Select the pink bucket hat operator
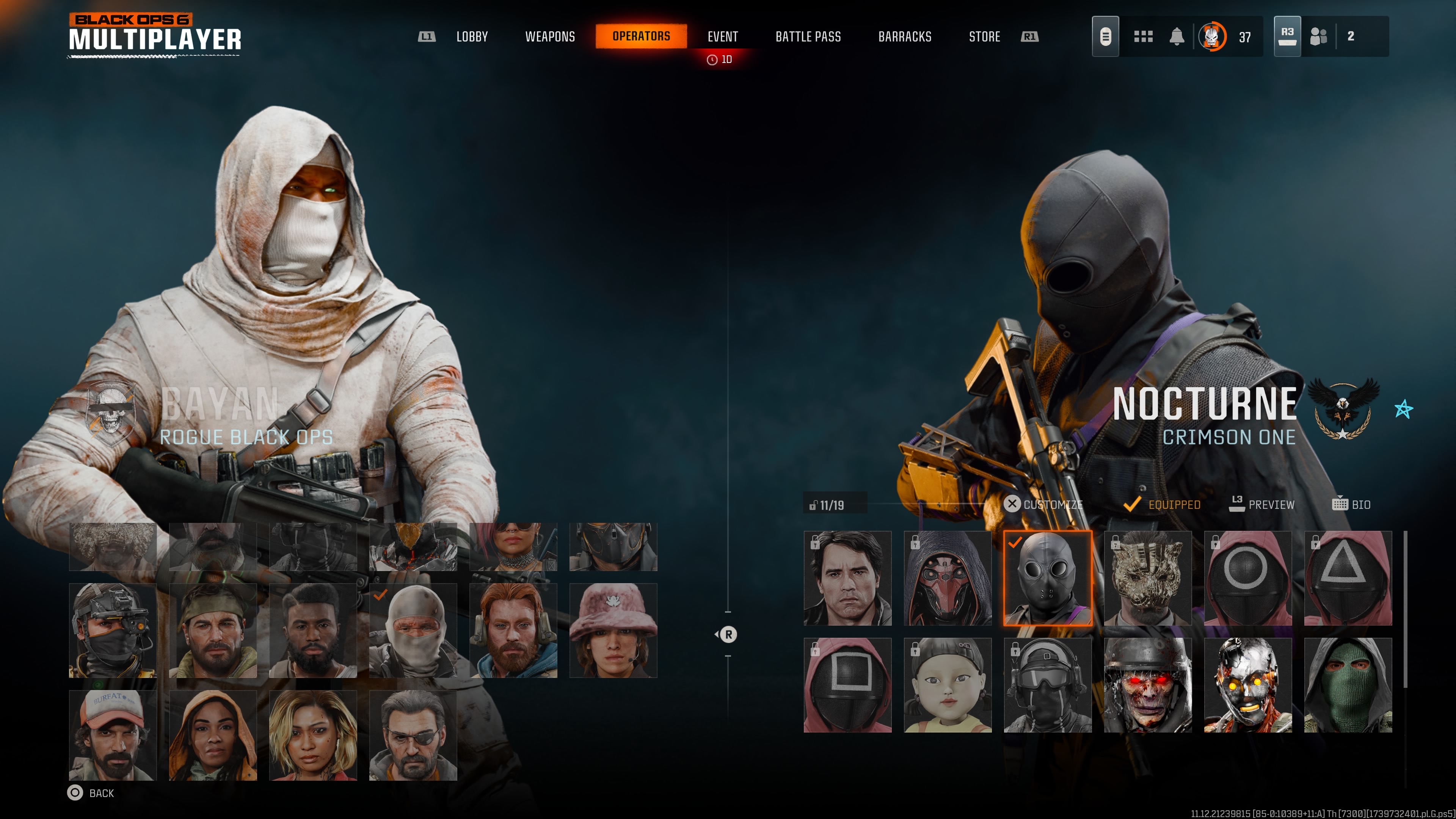The image size is (1456, 819). tap(613, 630)
